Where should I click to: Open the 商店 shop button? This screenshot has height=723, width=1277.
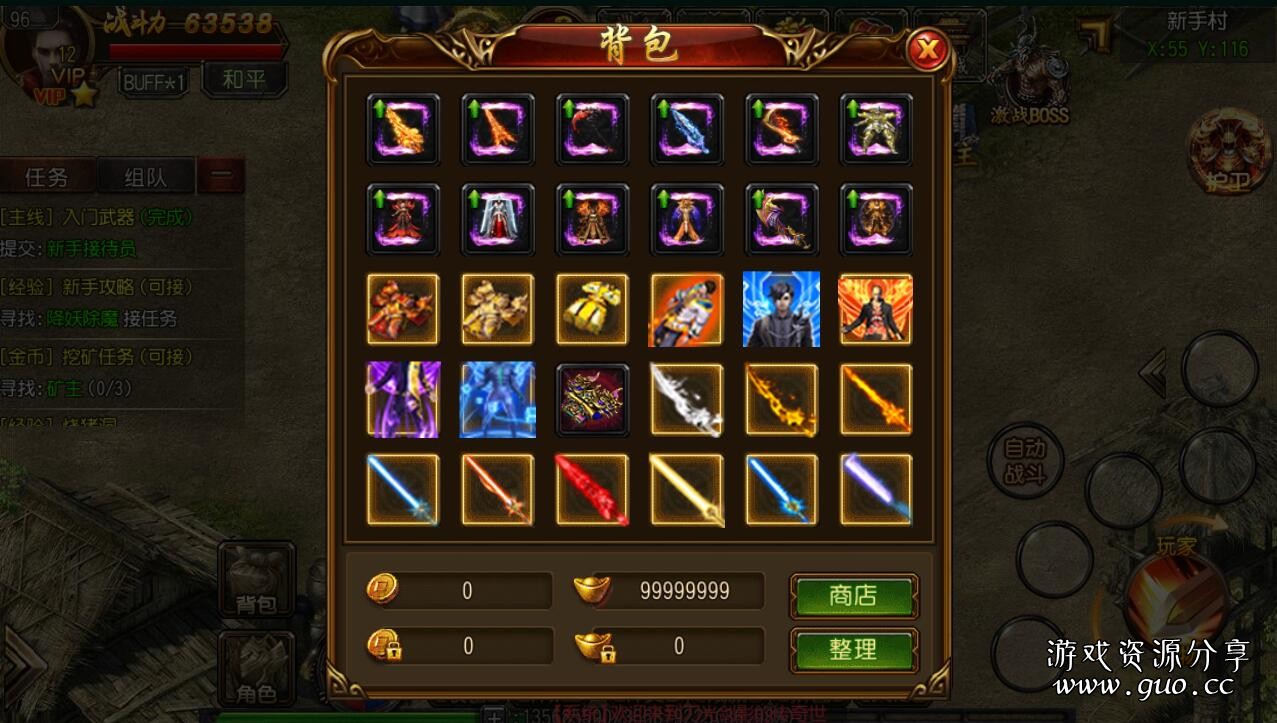(x=853, y=596)
